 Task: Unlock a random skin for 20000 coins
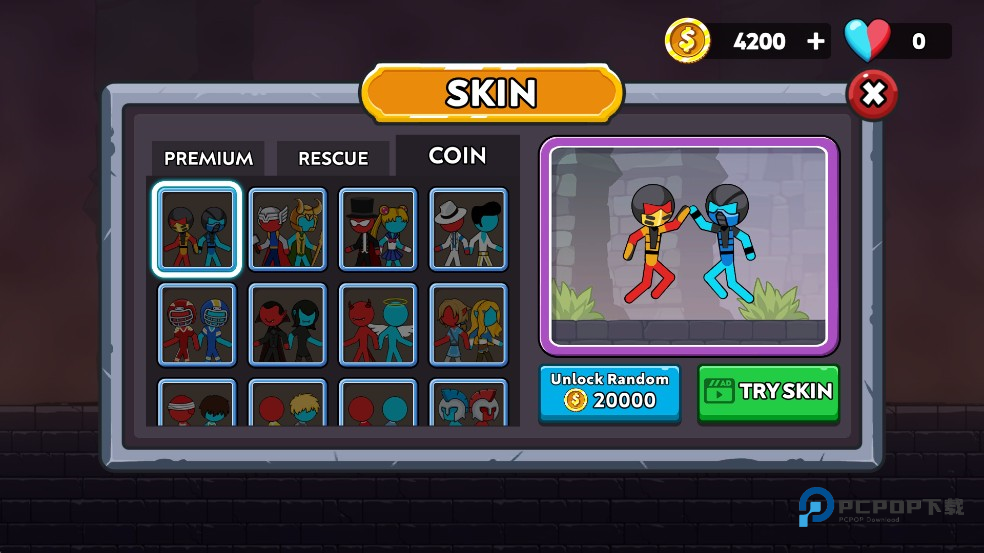609,392
